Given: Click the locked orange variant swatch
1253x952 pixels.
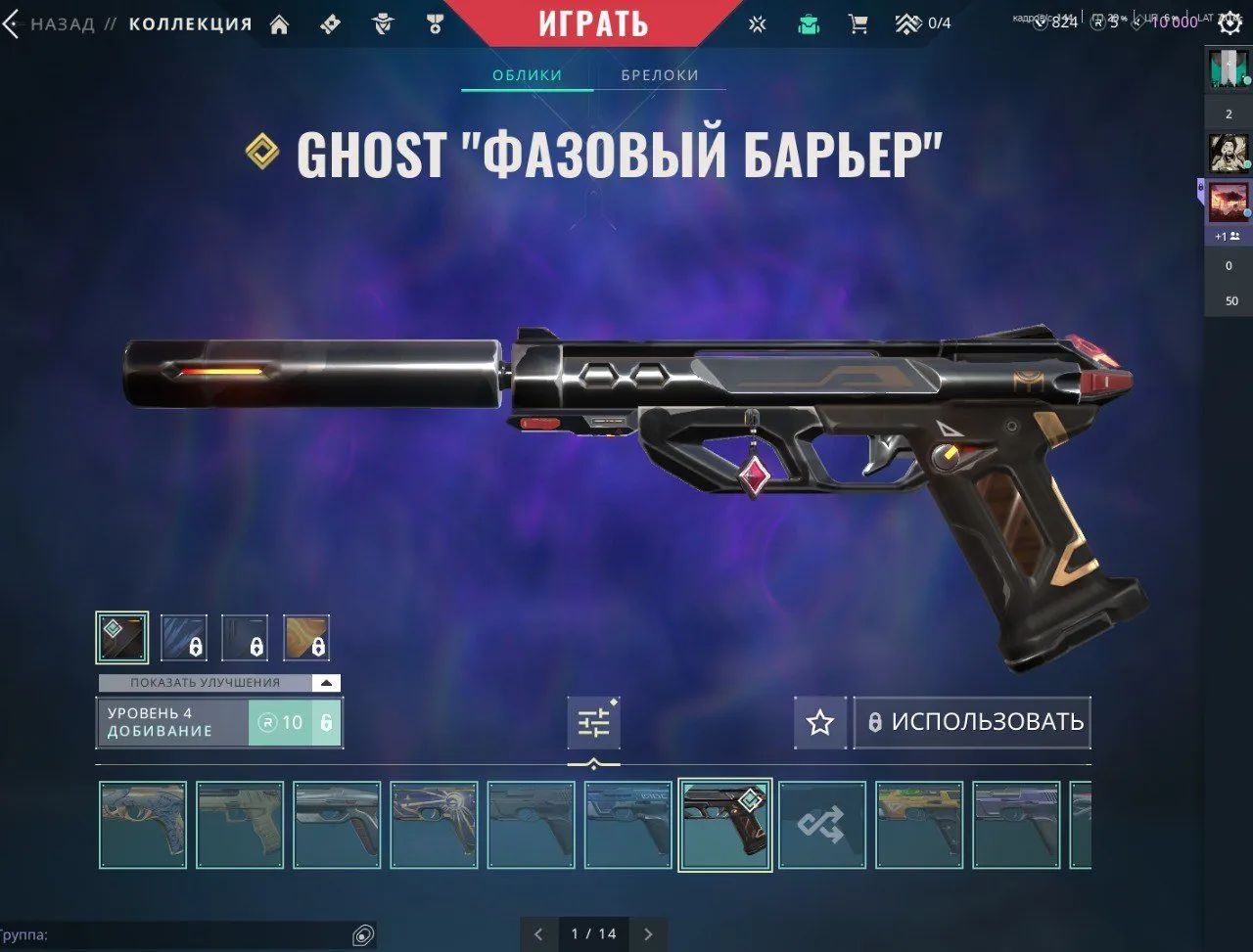Looking at the screenshot, I should click(304, 636).
